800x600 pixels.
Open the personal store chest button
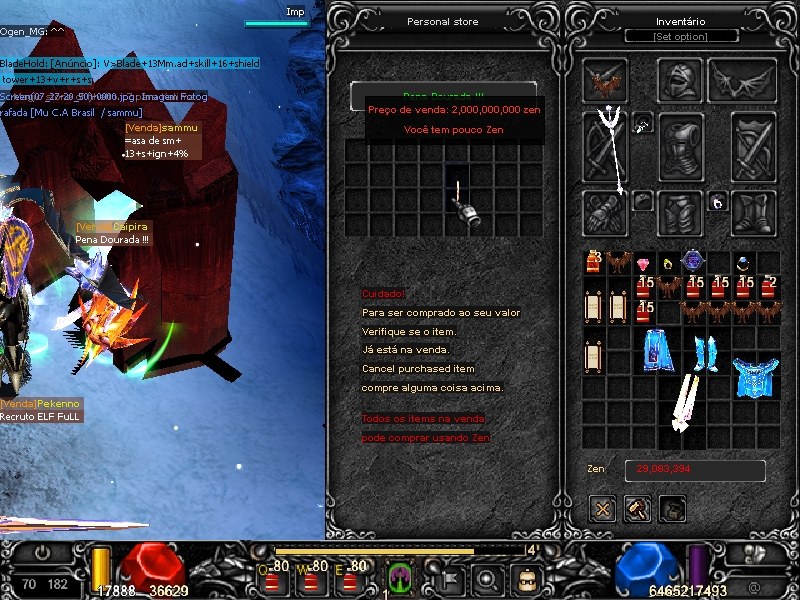pyautogui.click(x=673, y=509)
